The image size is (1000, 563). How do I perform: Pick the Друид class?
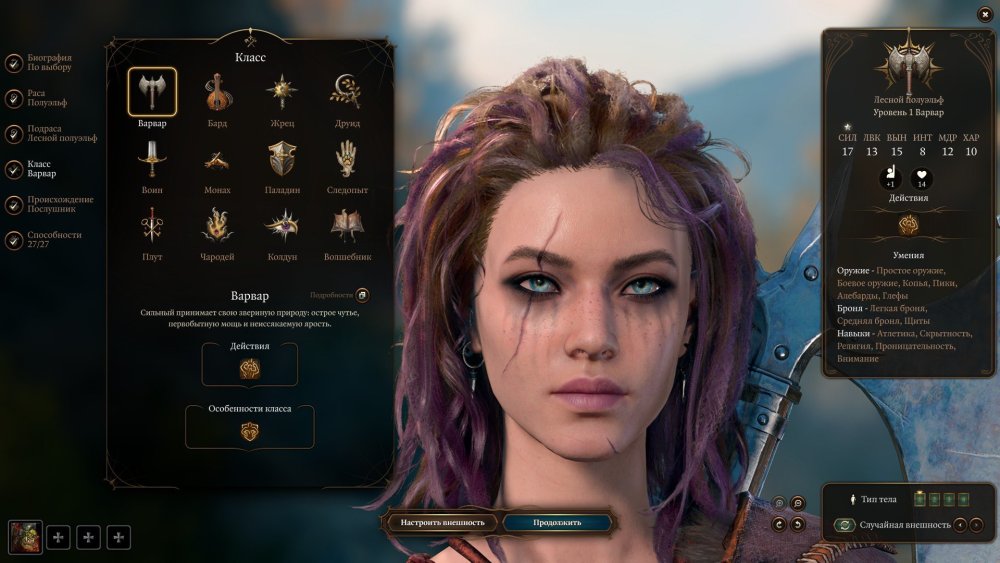(x=346, y=93)
